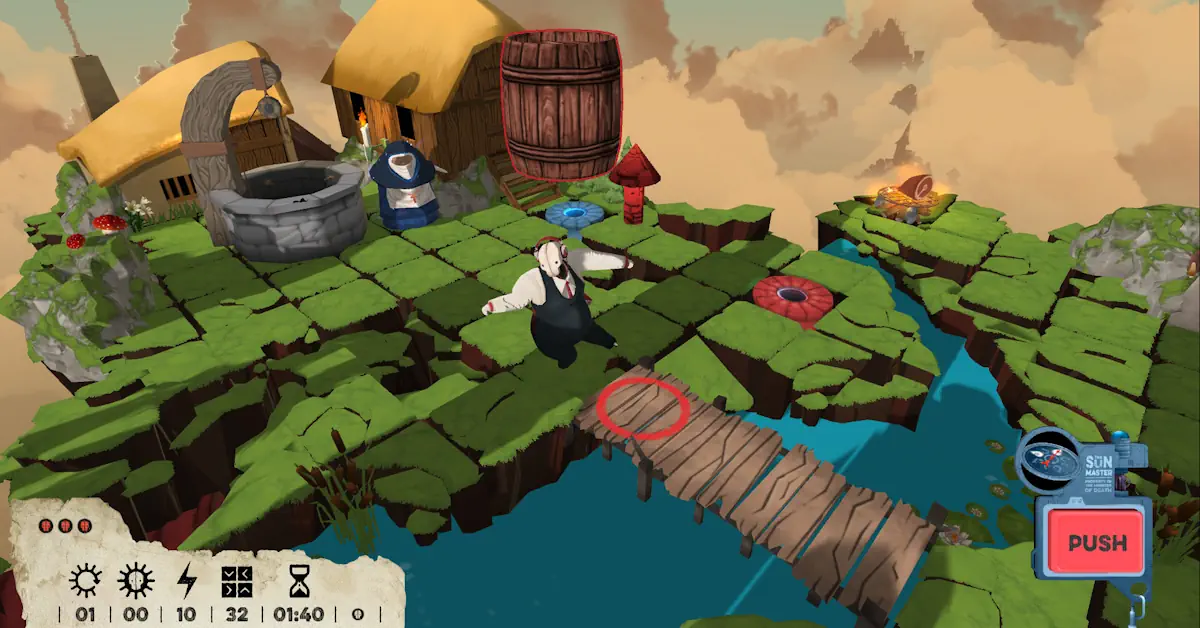Click the red ring marker on the bridge
This screenshot has height=628, width=1200.
(x=643, y=408)
